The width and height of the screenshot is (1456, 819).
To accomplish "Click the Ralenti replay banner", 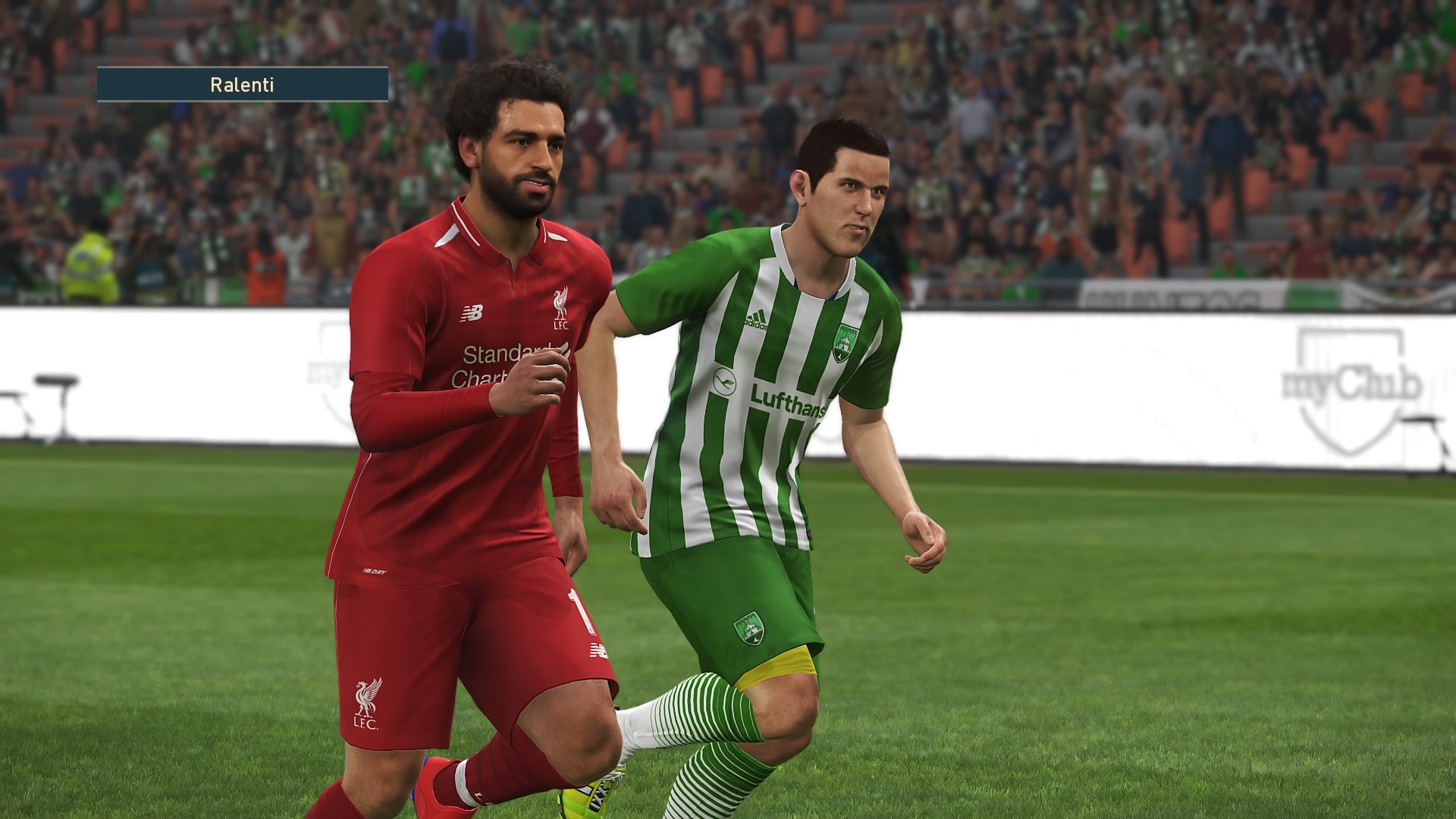I will pos(242,84).
